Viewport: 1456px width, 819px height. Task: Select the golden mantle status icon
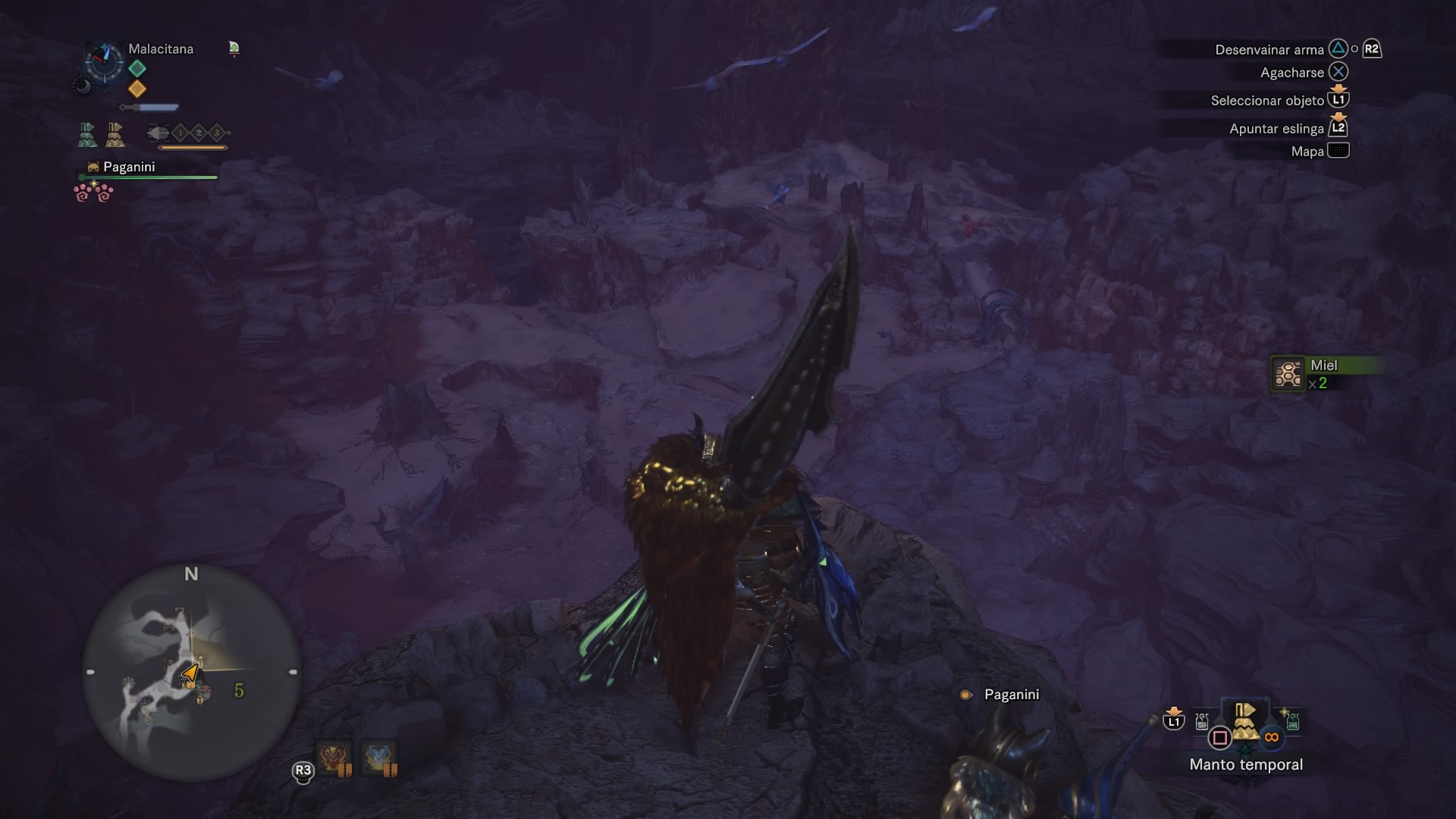[x=115, y=134]
